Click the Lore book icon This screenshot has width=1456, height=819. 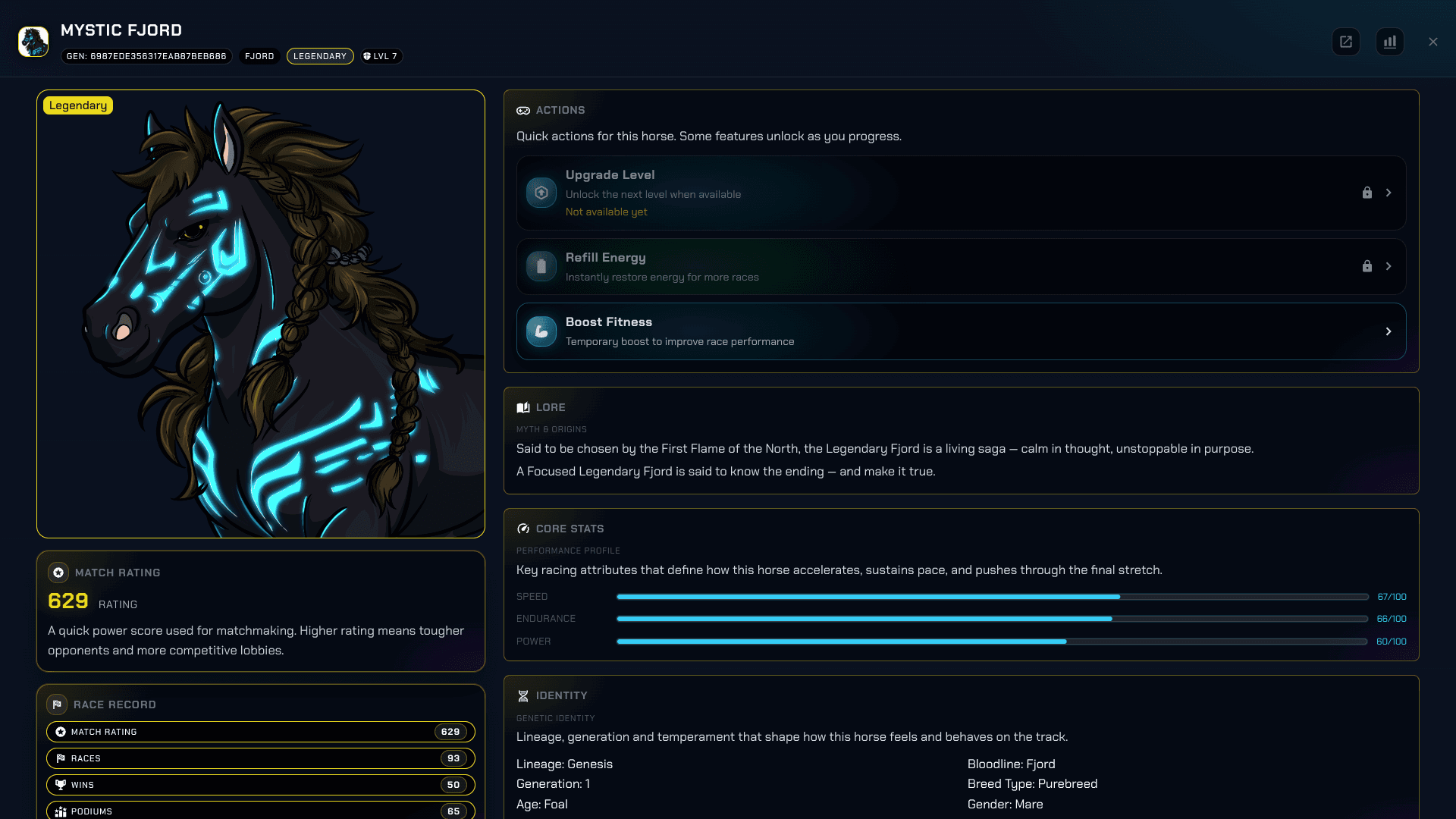tap(523, 407)
